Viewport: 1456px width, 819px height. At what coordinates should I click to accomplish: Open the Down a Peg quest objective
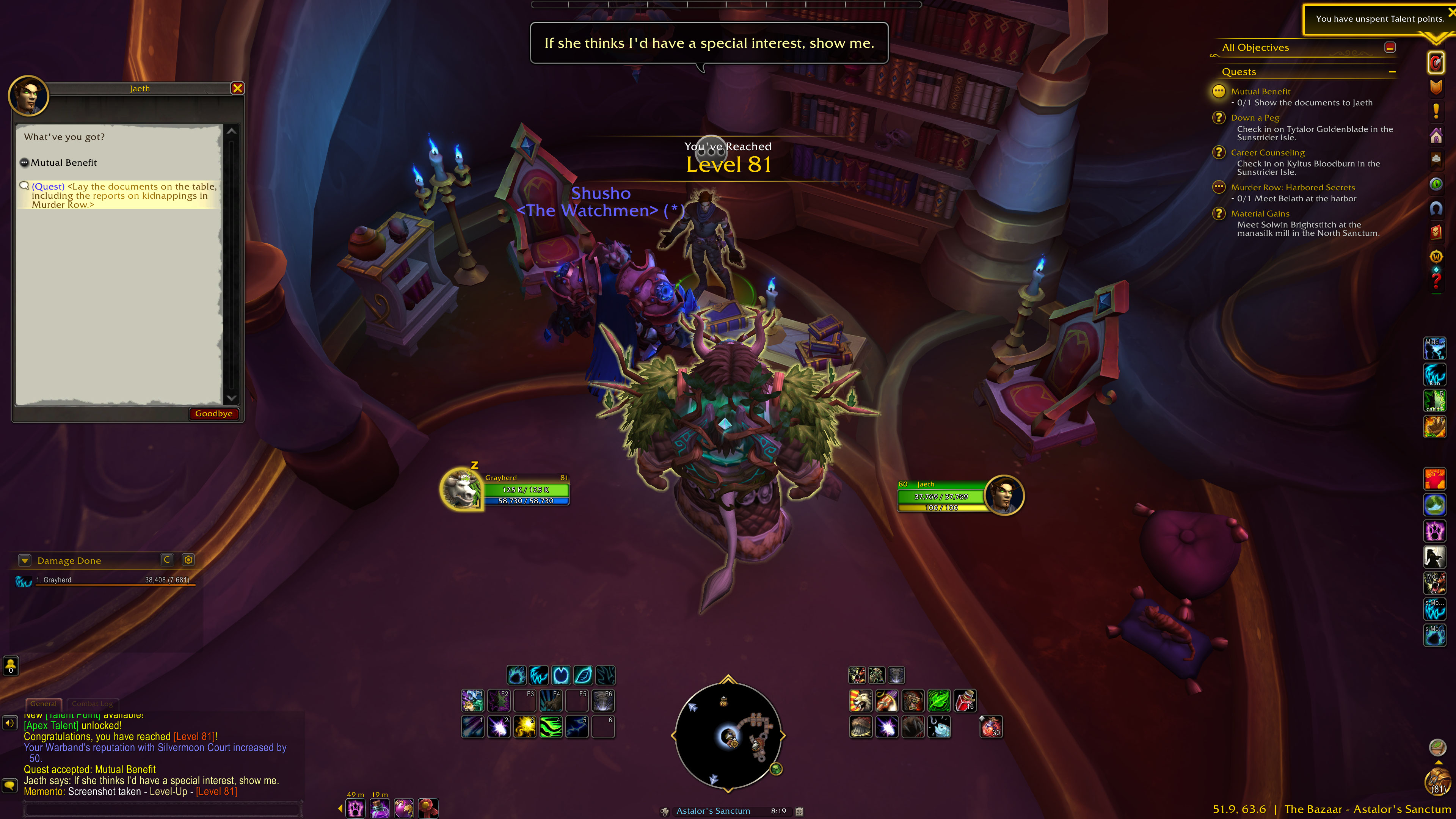[x=1255, y=118]
